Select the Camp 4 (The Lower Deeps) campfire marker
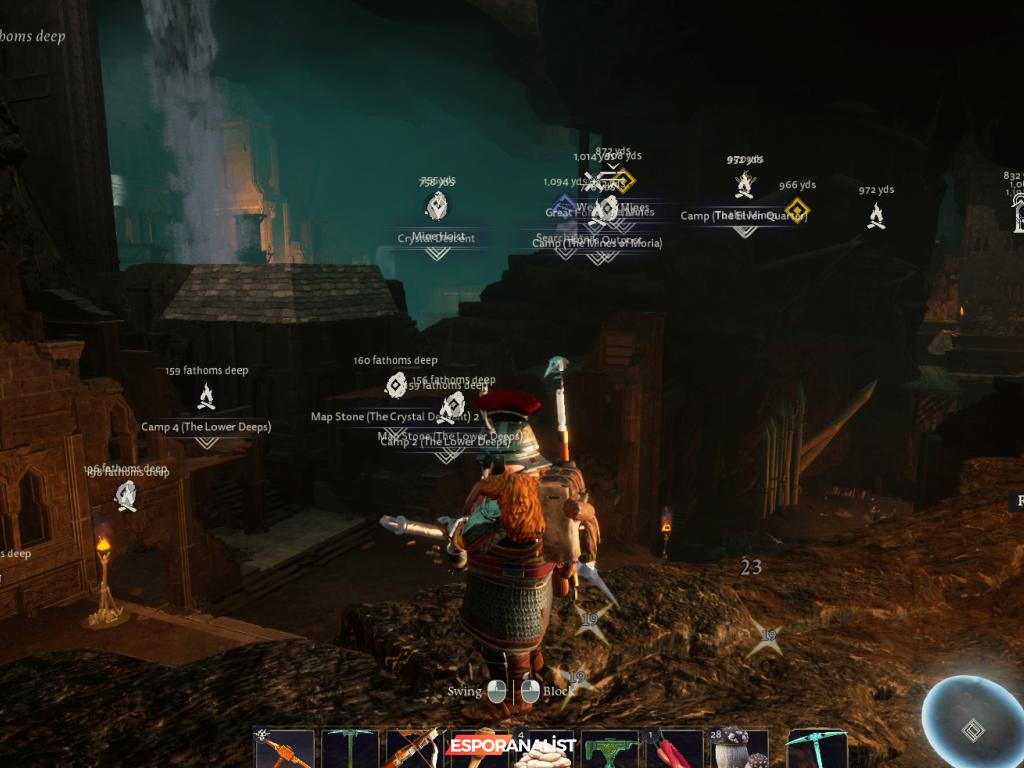The height and width of the screenshot is (768, 1024). 206,397
